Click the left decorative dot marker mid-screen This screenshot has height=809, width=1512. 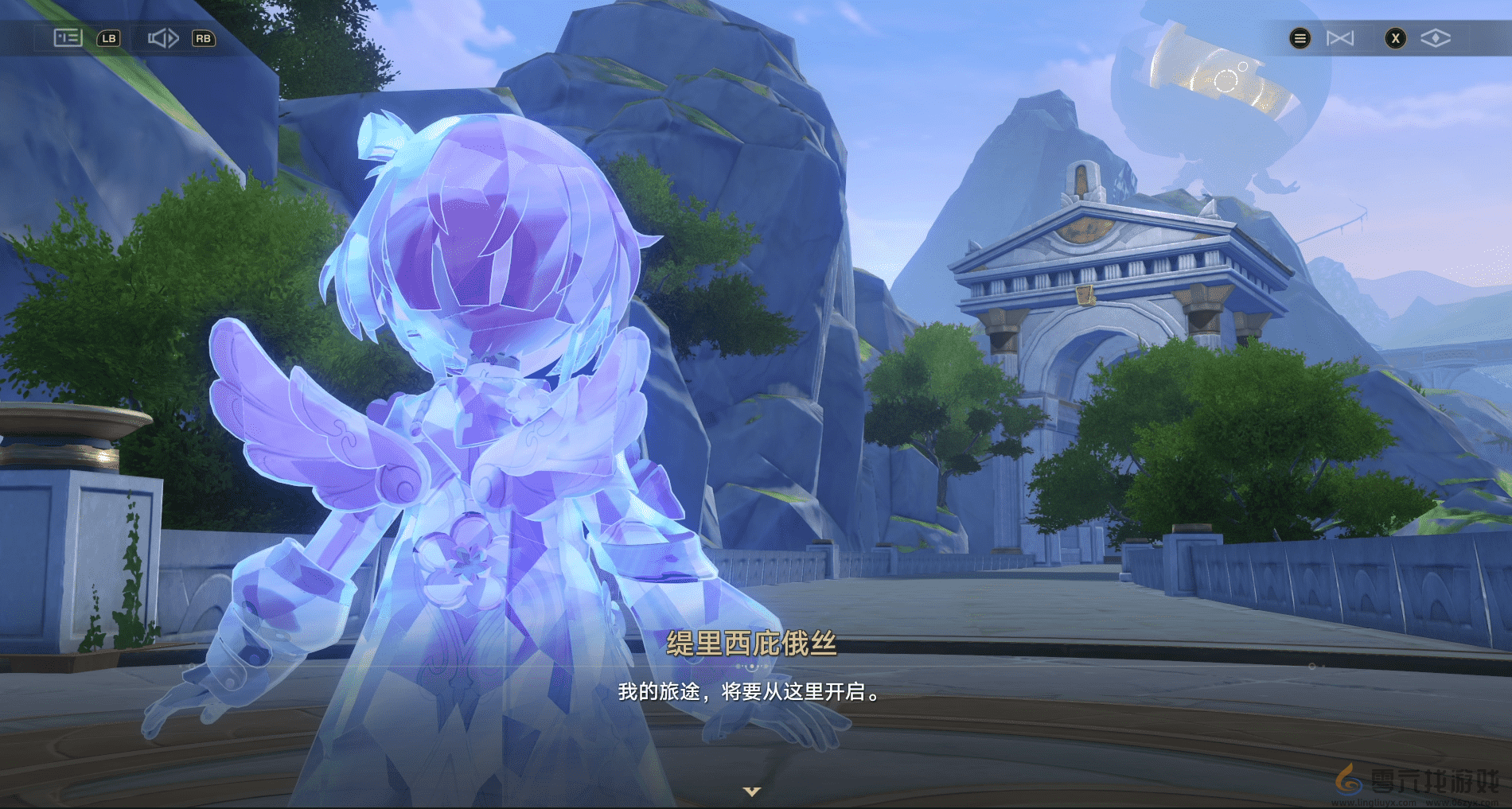coord(738,666)
